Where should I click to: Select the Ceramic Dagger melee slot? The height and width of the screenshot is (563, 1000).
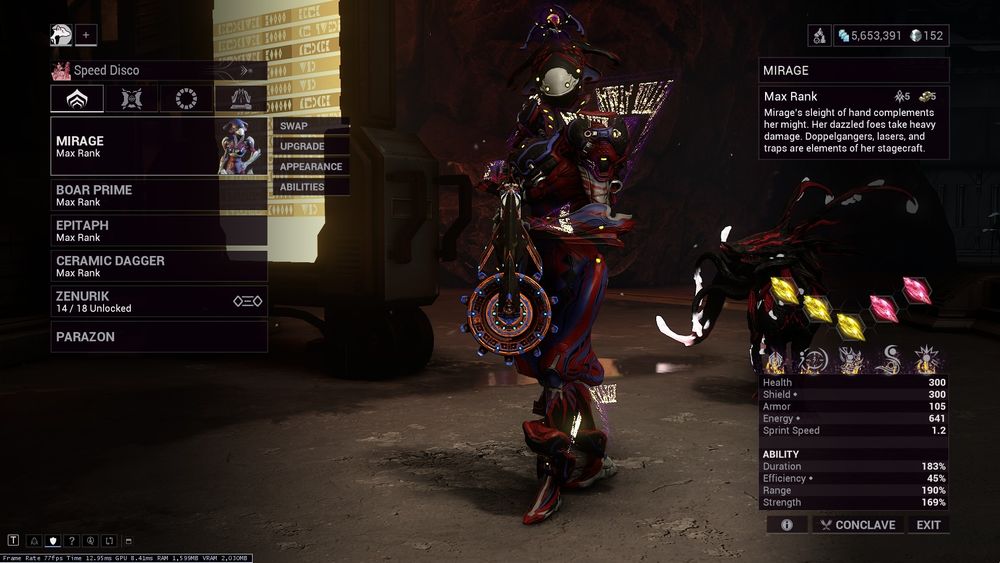(159, 266)
